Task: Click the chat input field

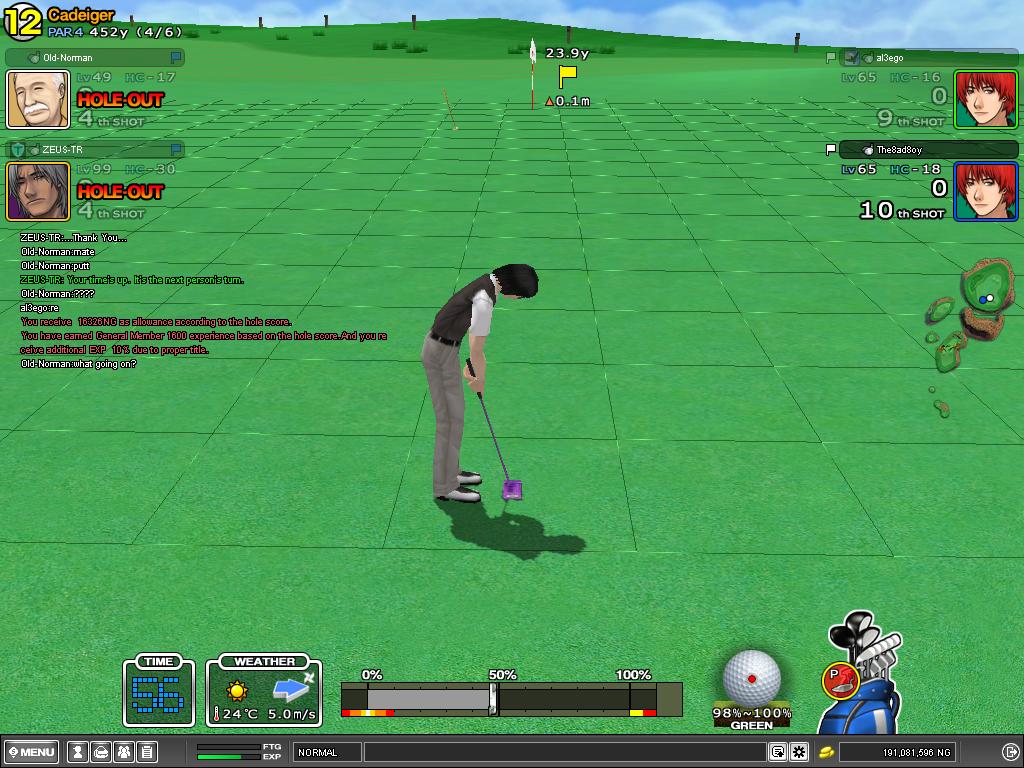Action: pos(565,752)
